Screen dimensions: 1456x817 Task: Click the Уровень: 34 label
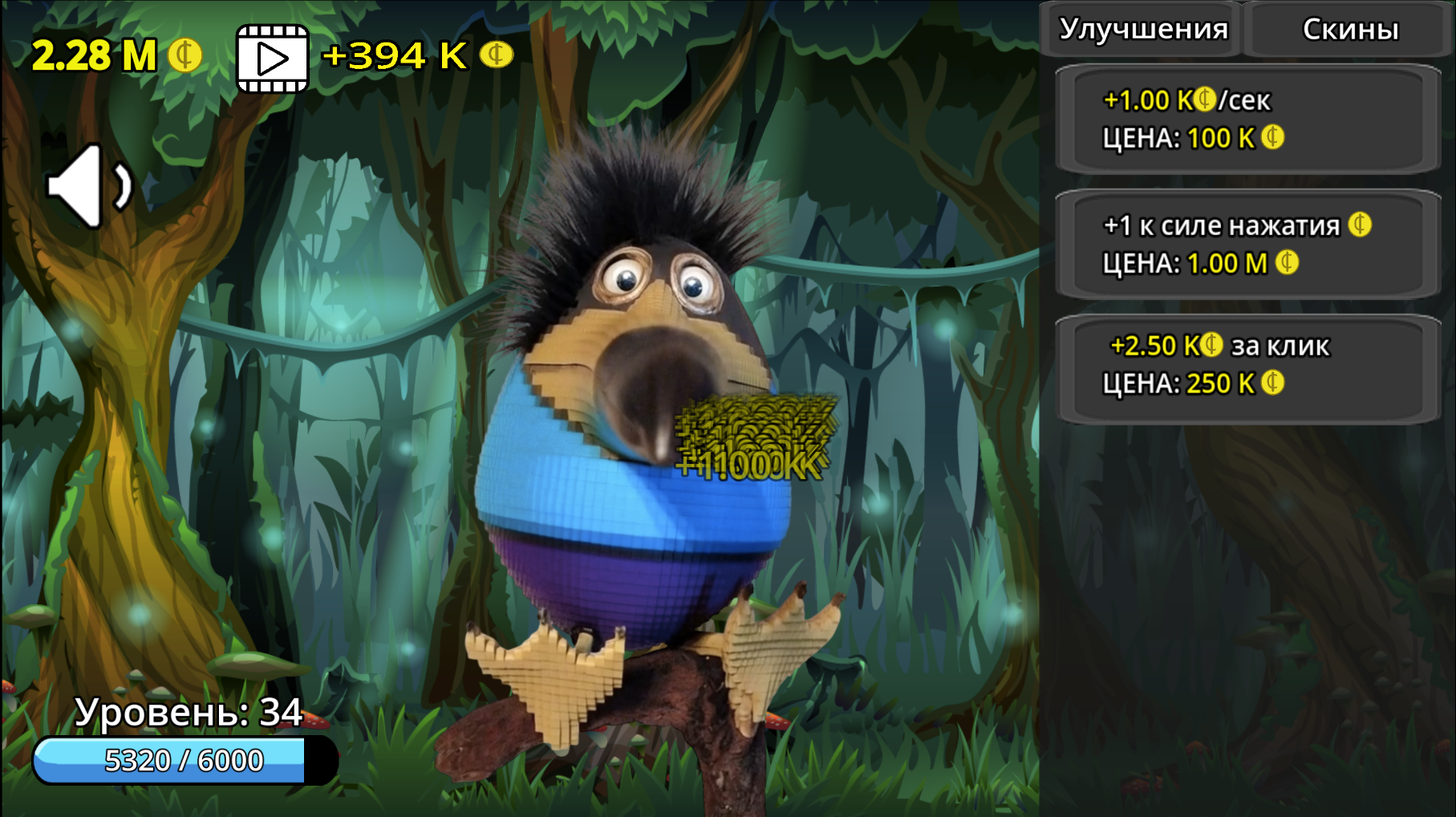(x=189, y=711)
